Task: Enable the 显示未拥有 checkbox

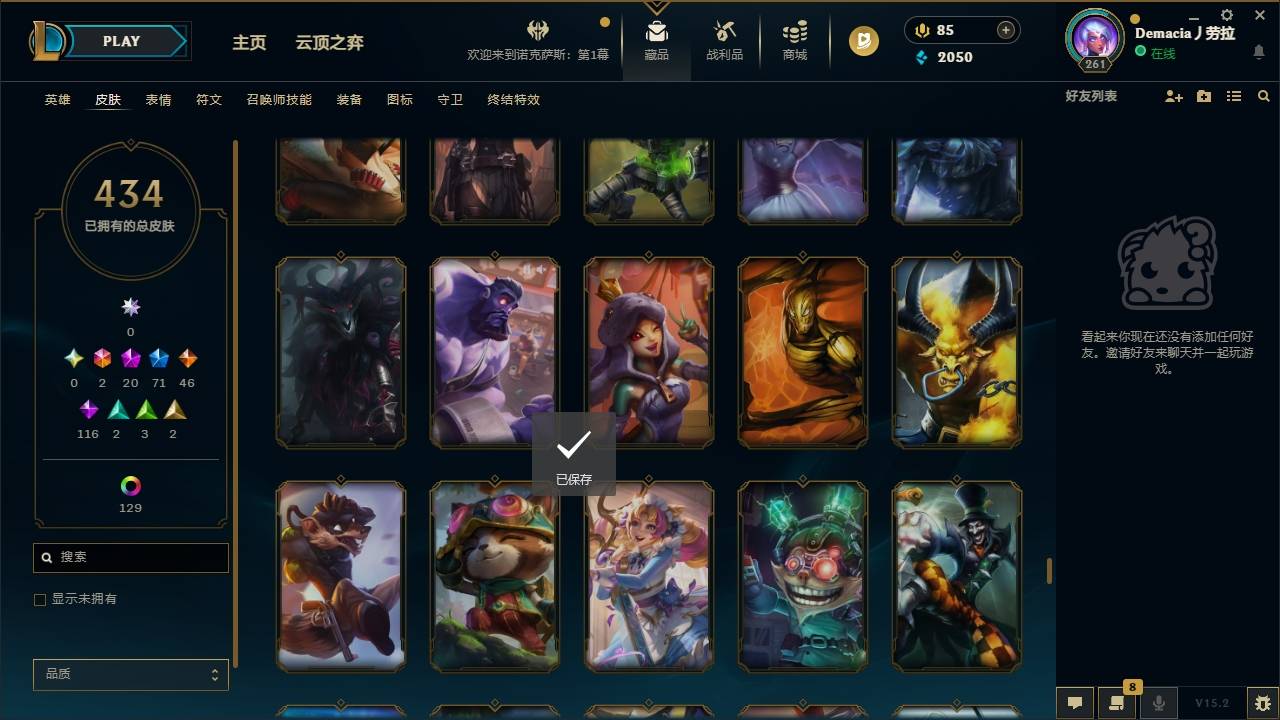Action: tap(40, 599)
